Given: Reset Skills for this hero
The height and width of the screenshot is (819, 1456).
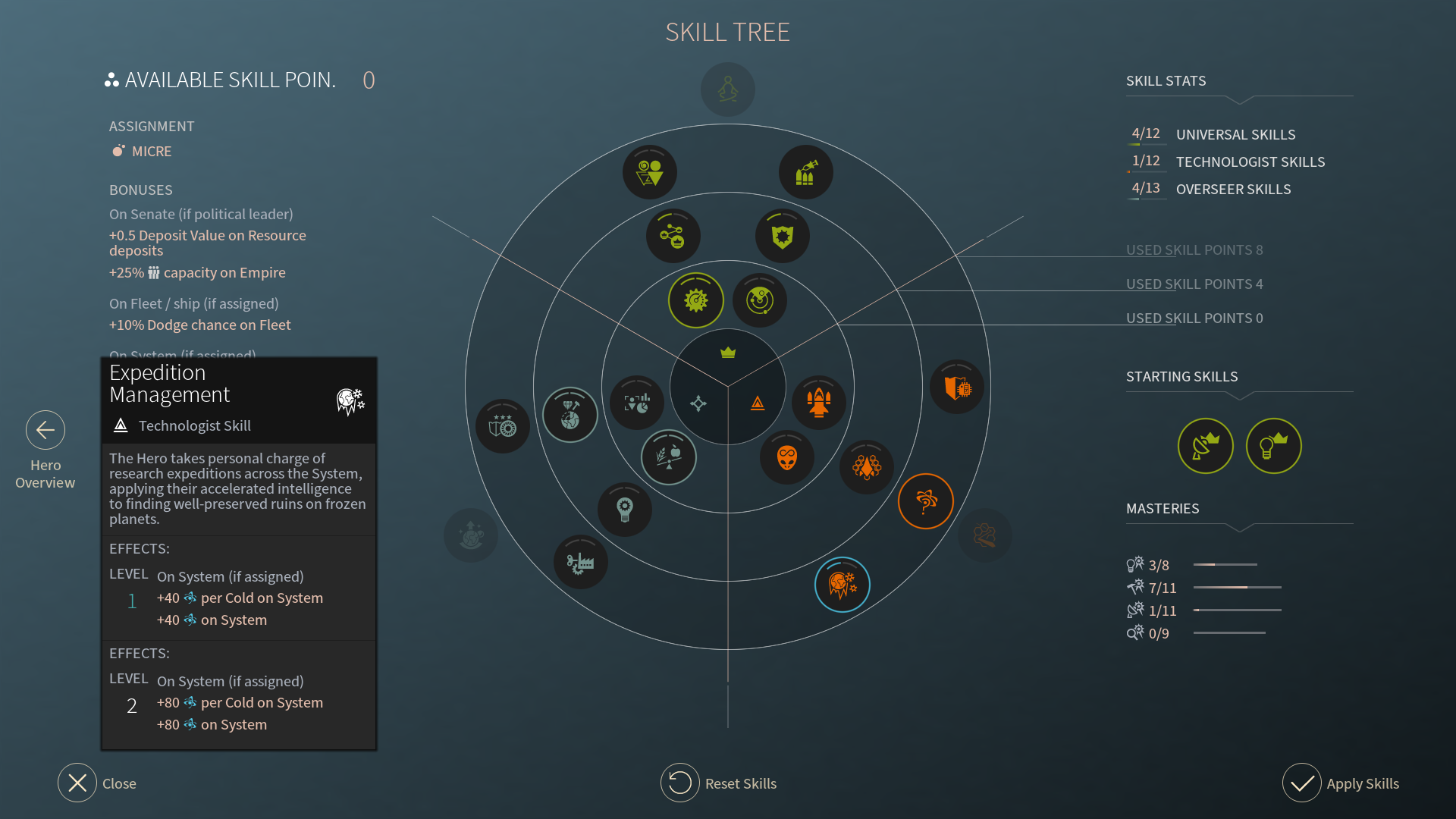Looking at the screenshot, I should pos(680,783).
